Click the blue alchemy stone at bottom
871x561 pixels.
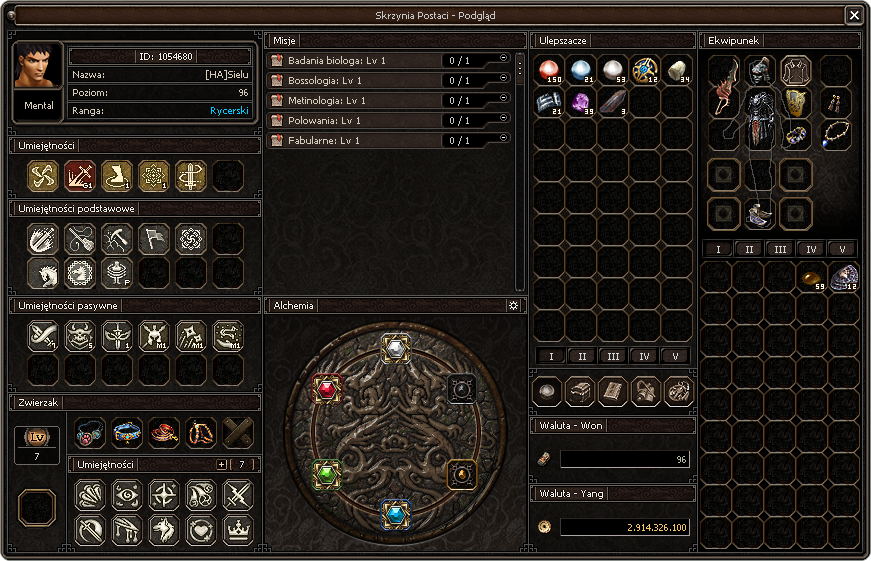pos(396,514)
